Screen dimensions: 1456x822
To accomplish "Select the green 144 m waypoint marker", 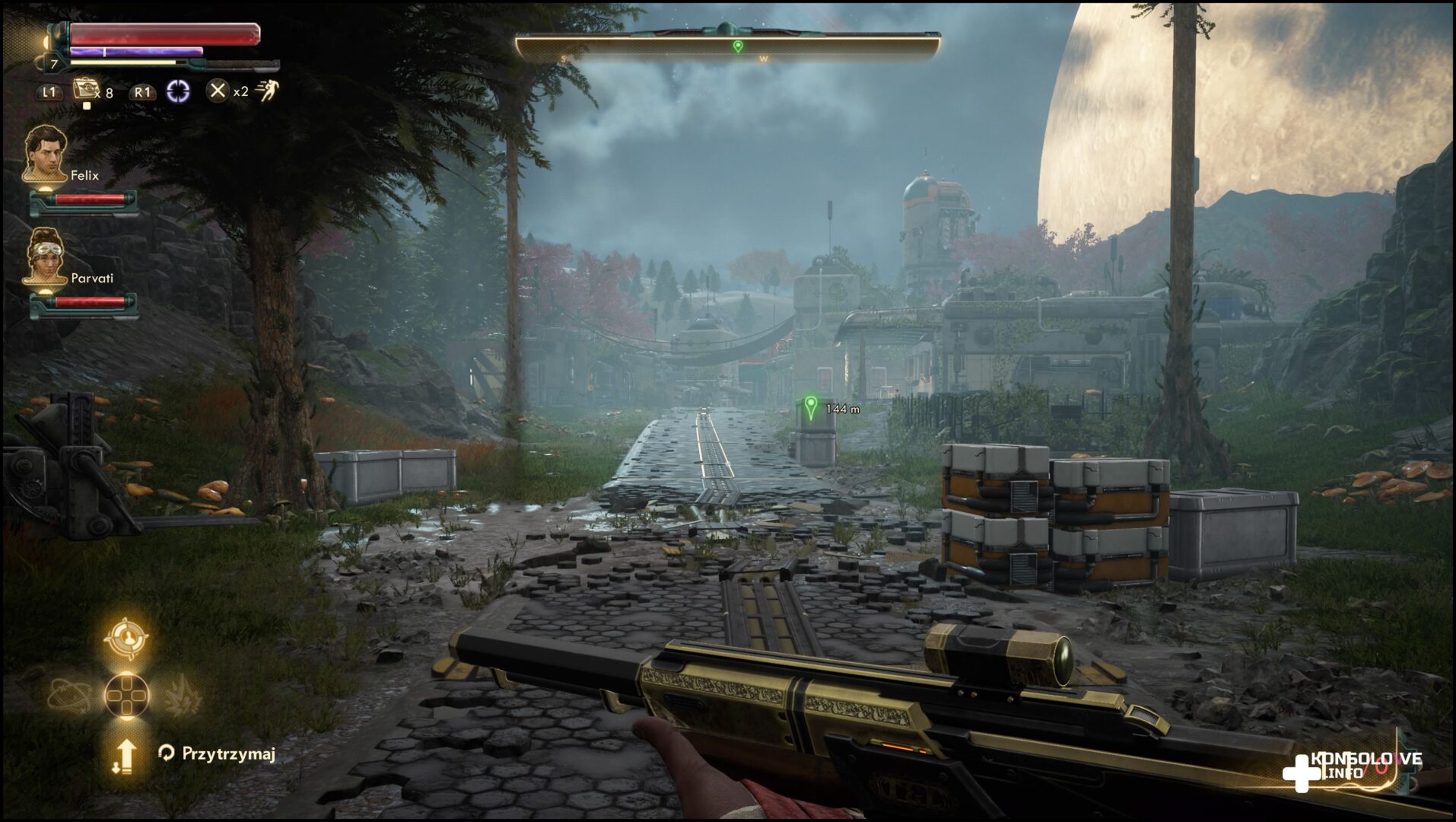I will (x=811, y=407).
